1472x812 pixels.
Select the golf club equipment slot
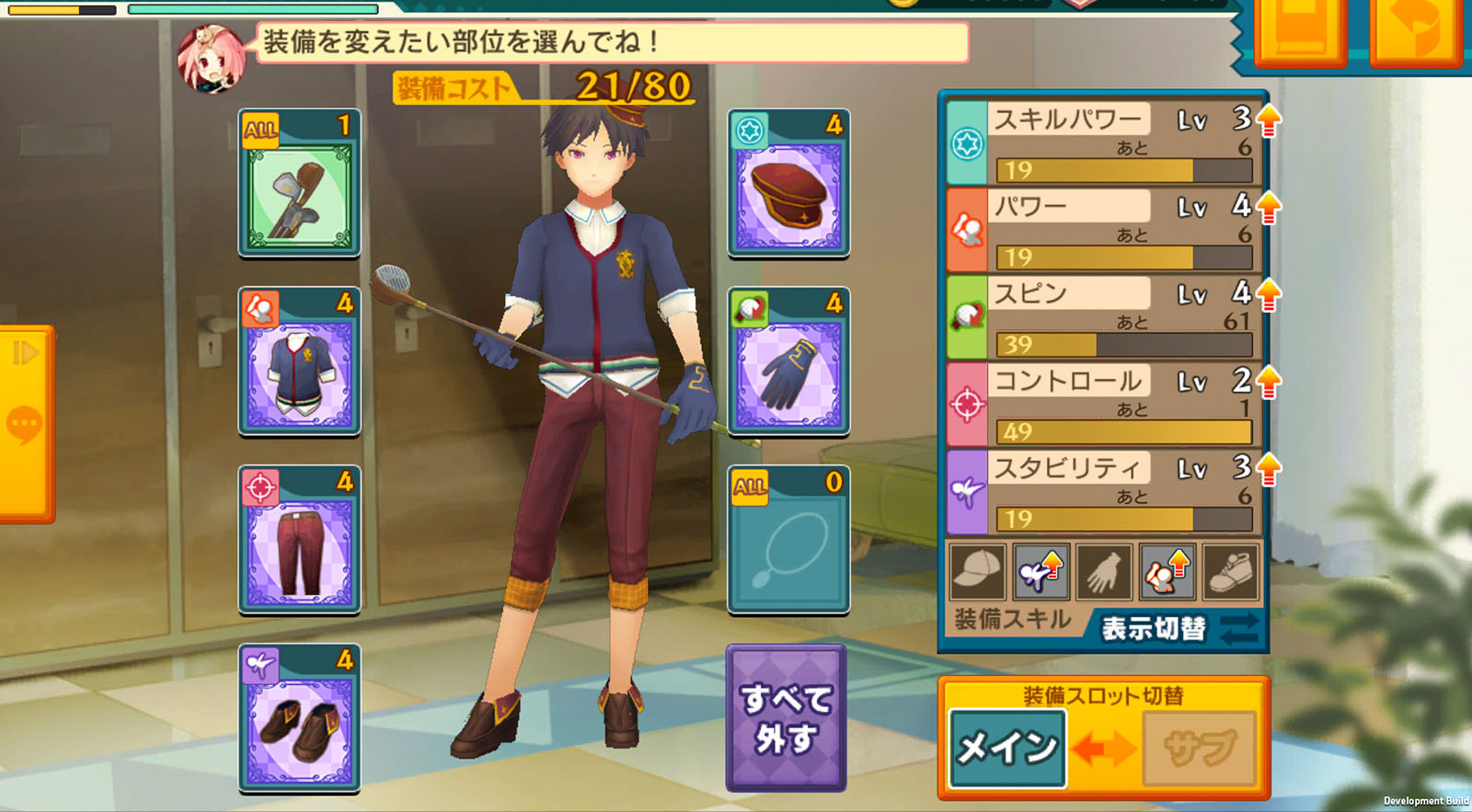click(299, 183)
